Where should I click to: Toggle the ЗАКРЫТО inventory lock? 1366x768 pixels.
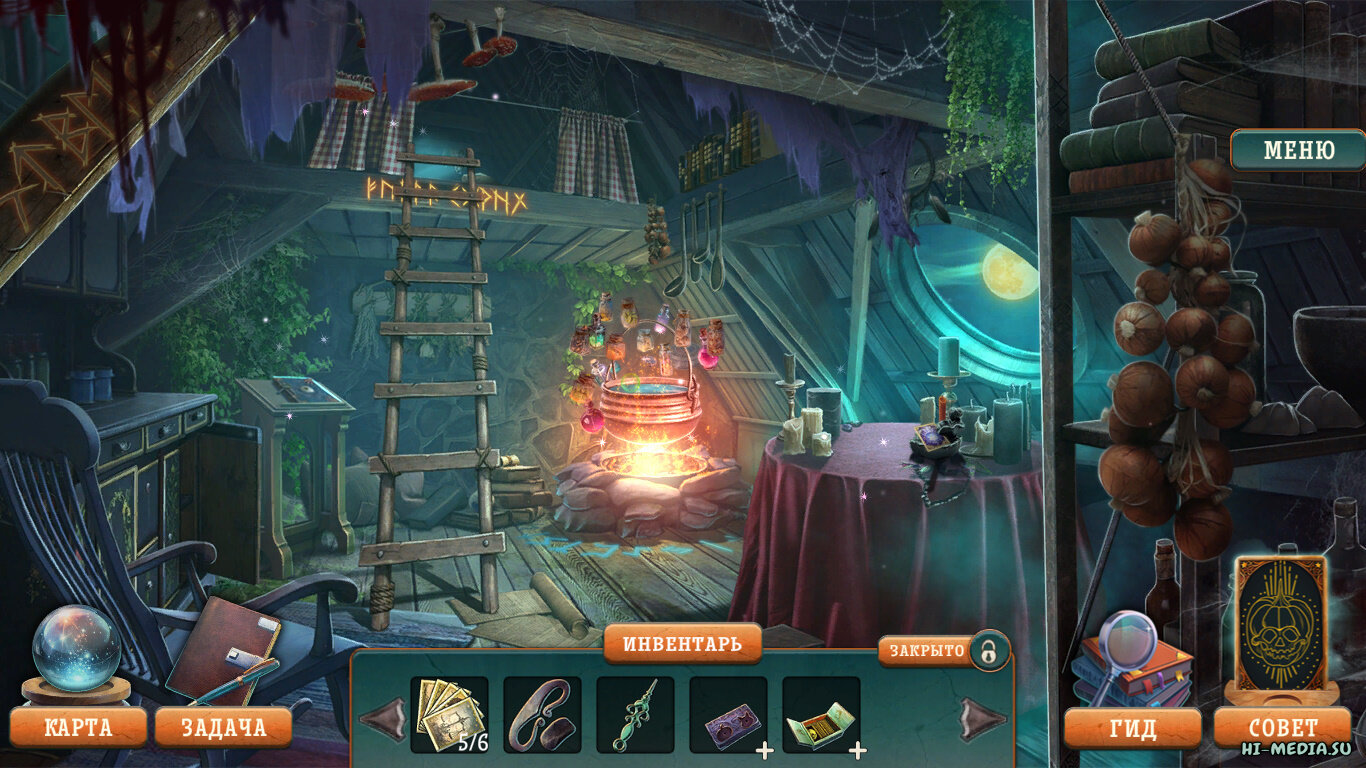pos(988,652)
